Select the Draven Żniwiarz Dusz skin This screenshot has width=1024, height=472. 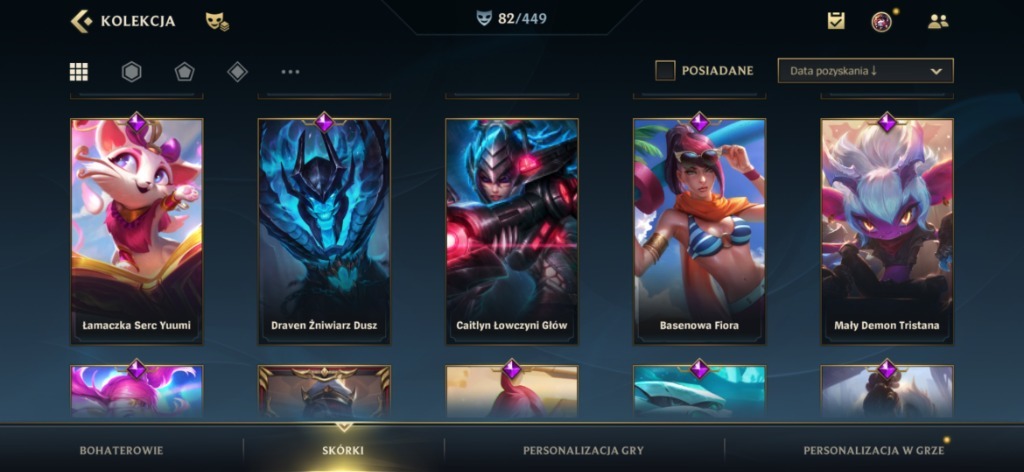point(324,231)
